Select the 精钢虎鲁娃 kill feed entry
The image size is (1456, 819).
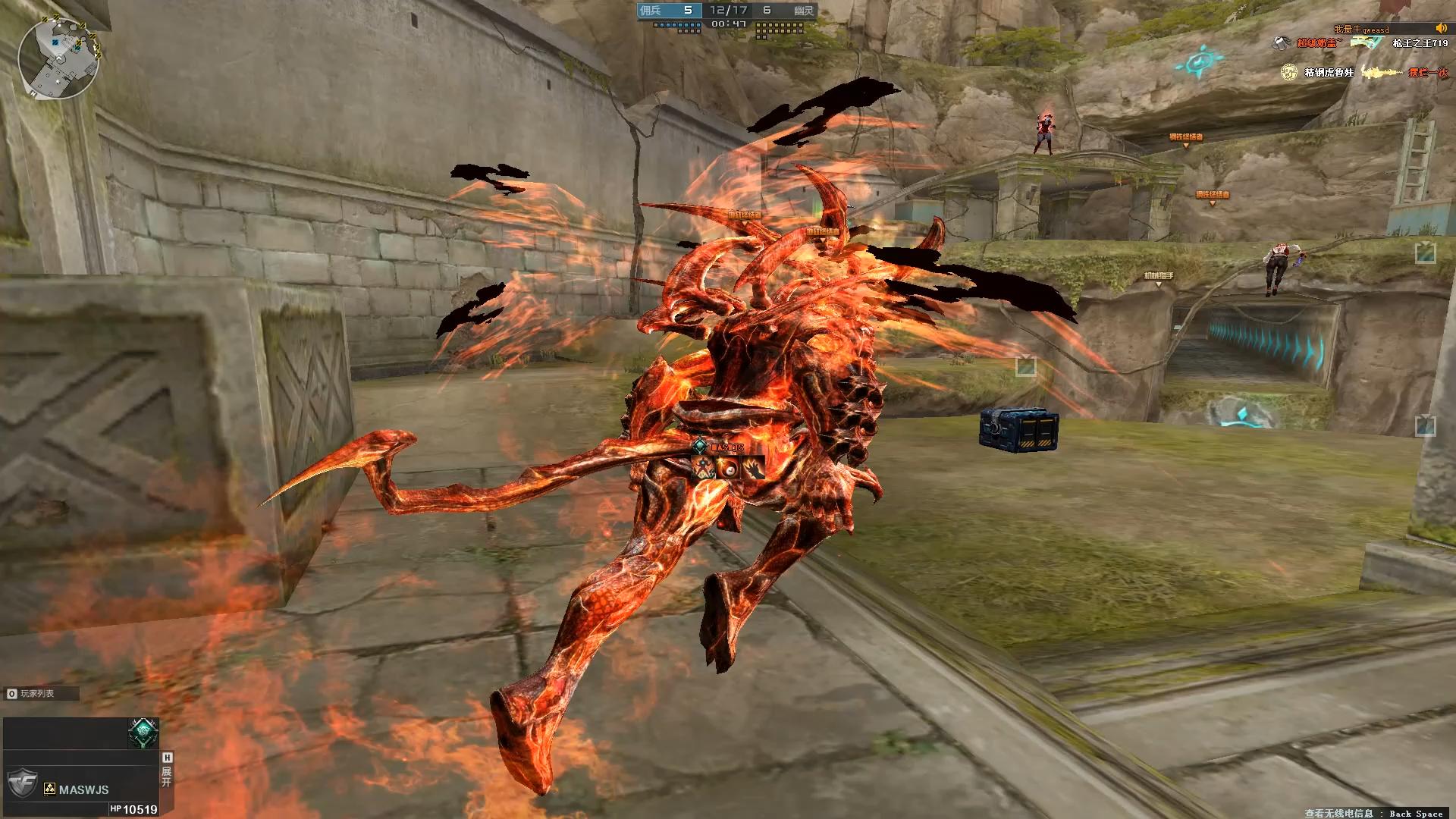pos(1329,73)
